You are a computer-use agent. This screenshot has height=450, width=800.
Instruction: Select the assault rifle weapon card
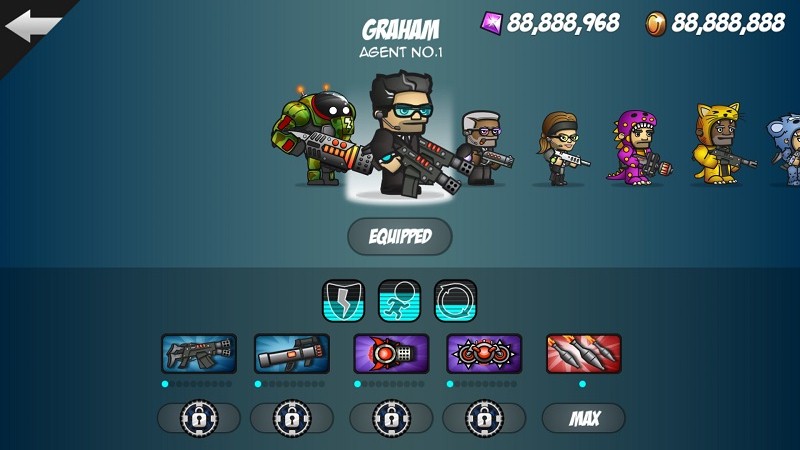[x=199, y=353]
